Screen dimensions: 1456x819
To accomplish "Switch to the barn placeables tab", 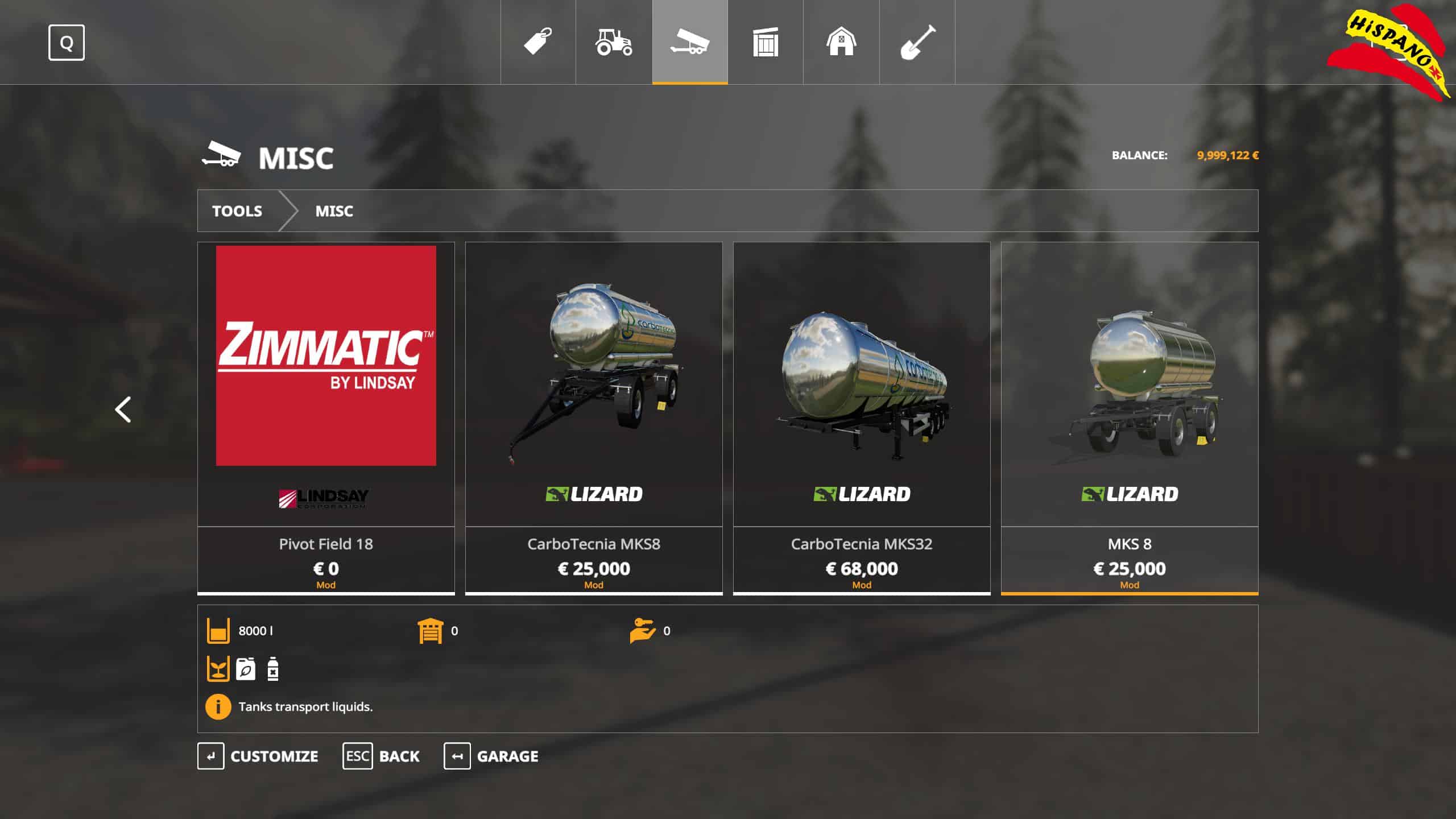I will click(x=841, y=42).
